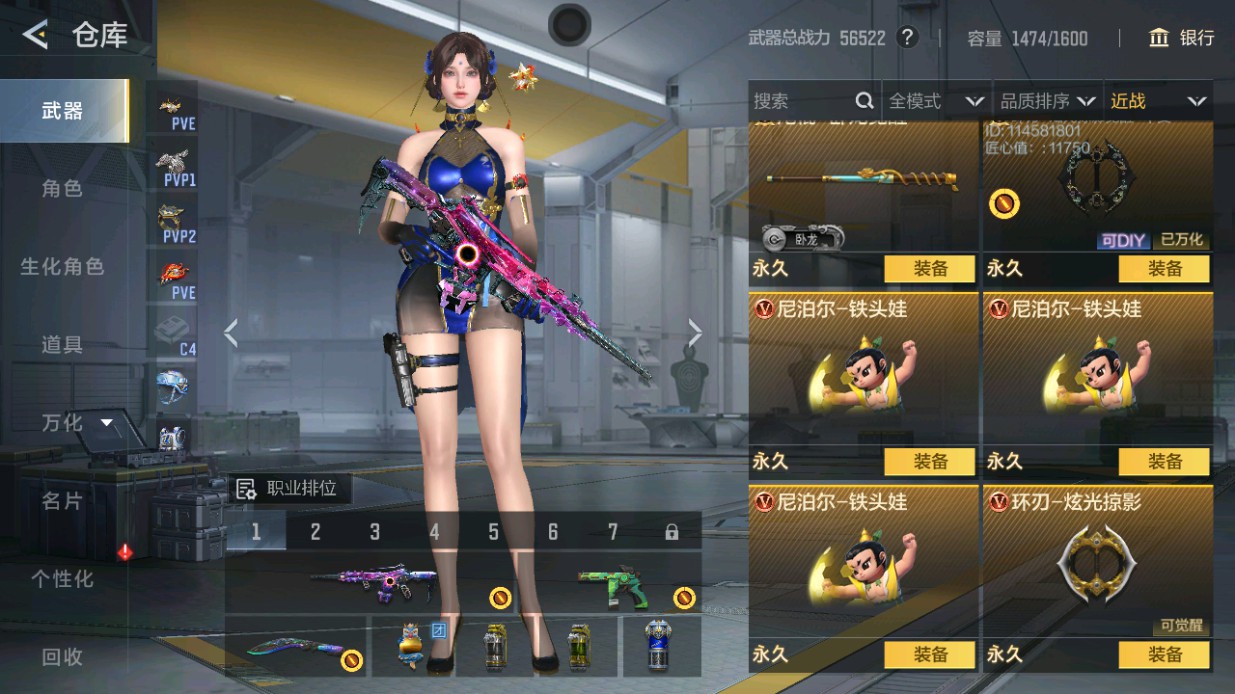Equip the 环刃-炫光掠影 weapon
1235x694 pixels.
(1164, 655)
